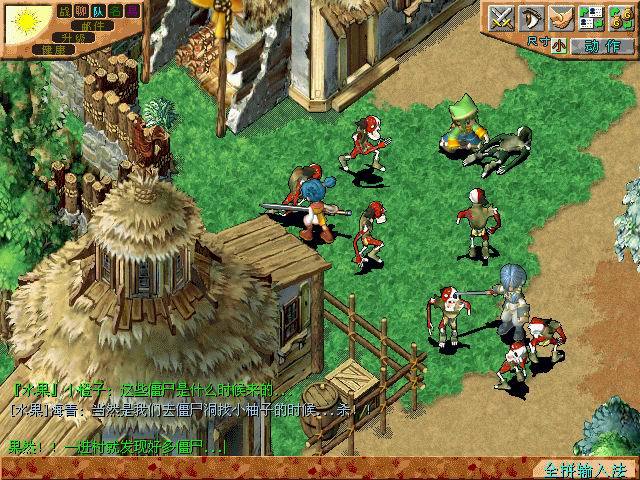The width and height of the screenshot is (640, 480).
Task: Switch to the 聊 (chat) channel
Action: [82, 10]
